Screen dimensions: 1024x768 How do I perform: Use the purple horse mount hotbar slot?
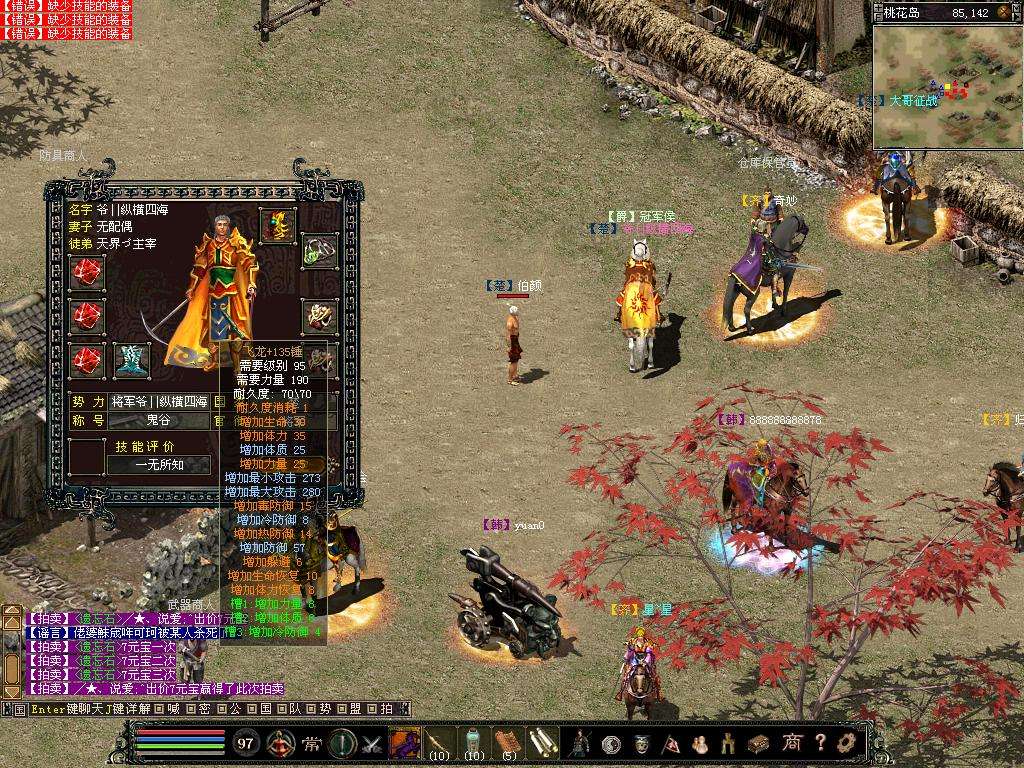(x=404, y=743)
